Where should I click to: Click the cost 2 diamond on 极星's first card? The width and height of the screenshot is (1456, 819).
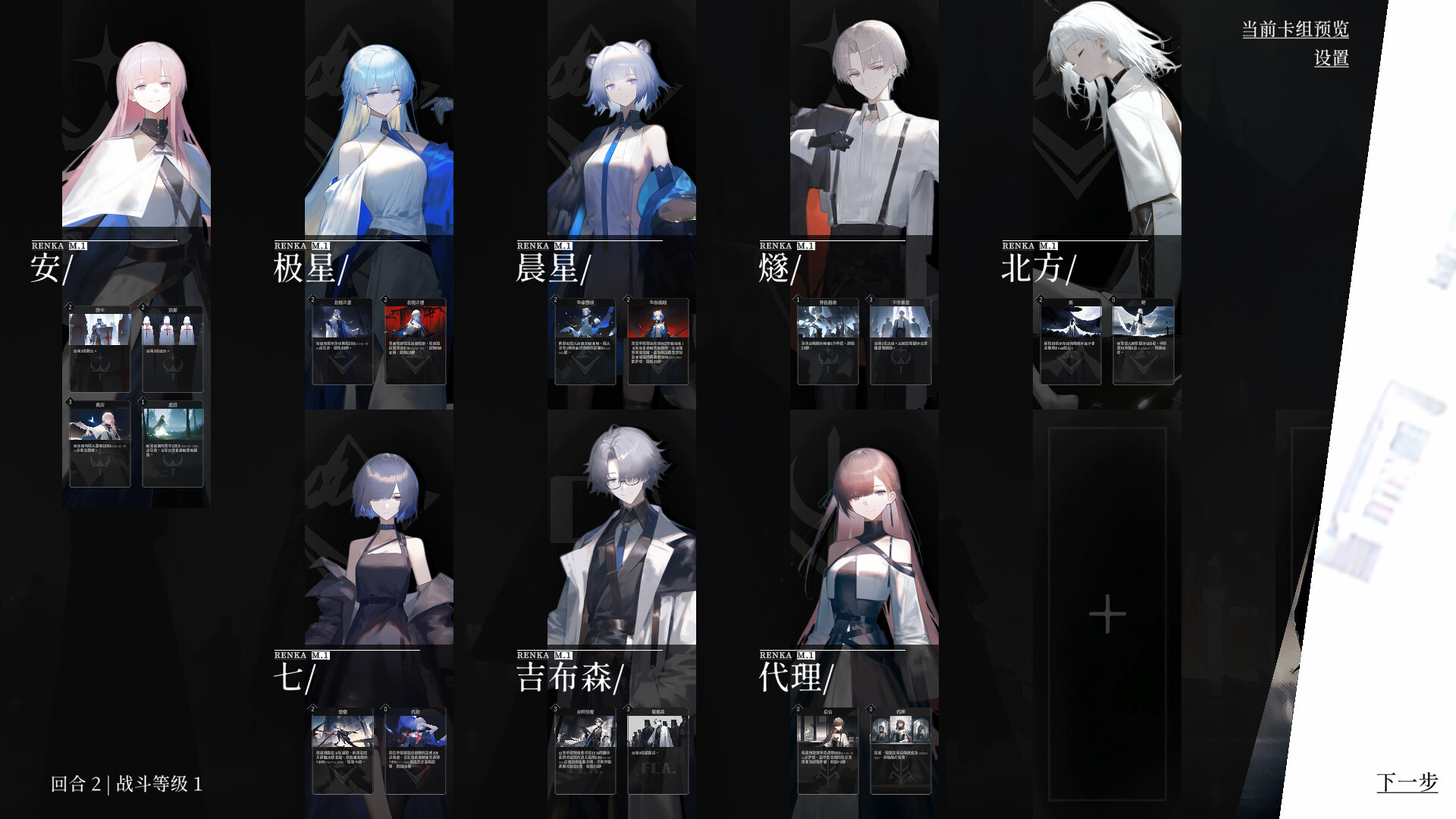tap(313, 300)
